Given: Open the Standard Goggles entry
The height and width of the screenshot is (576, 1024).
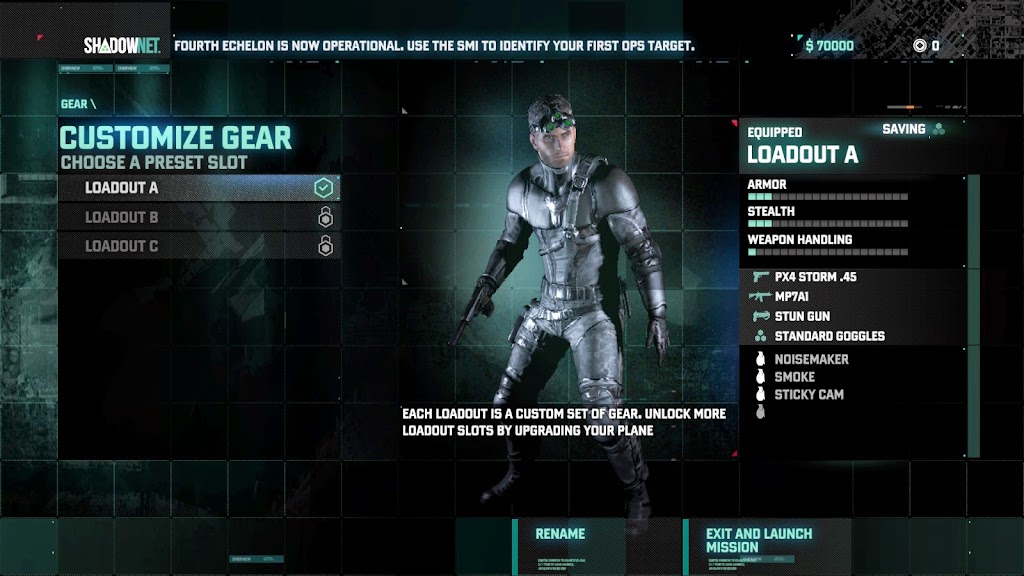Looking at the screenshot, I should [828, 336].
